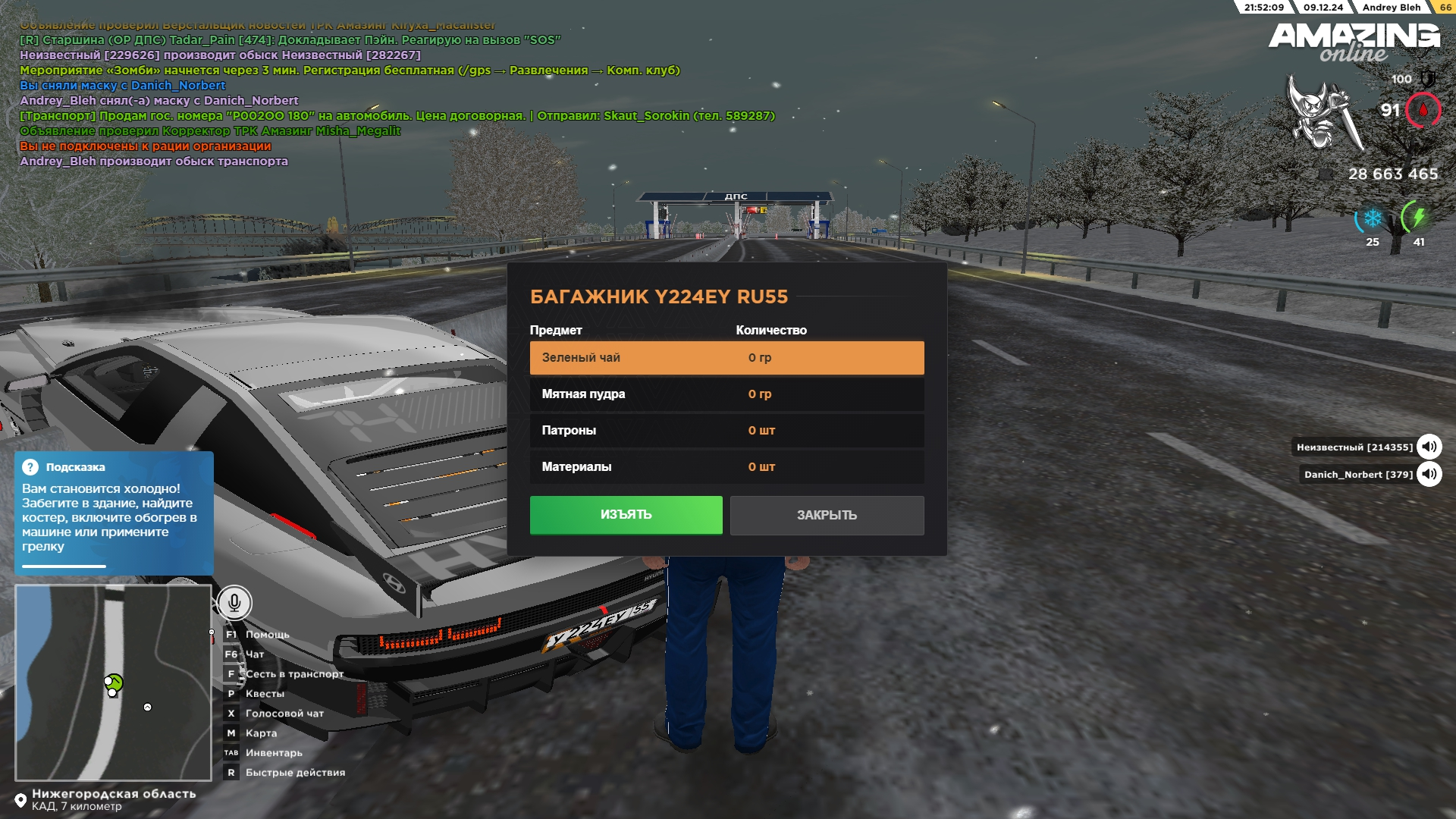Image resolution: width=1456 pixels, height=819 pixels.
Task: Choose the Мятная пудра row
Action: (726, 394)
